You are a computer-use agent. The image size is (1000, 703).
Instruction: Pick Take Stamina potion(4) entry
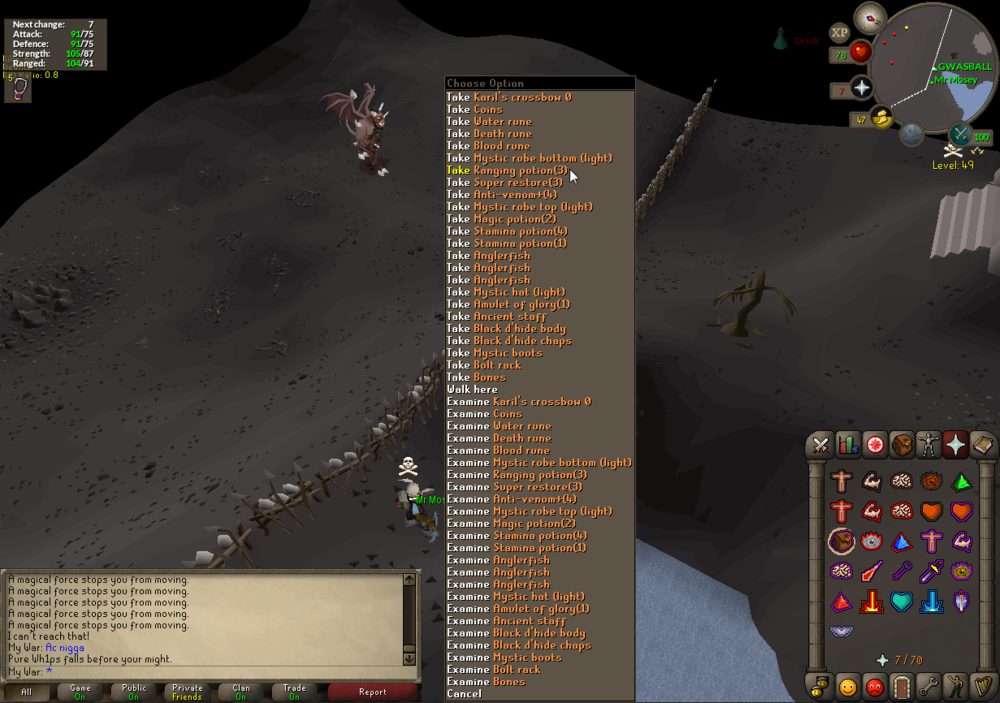point(507,231)
